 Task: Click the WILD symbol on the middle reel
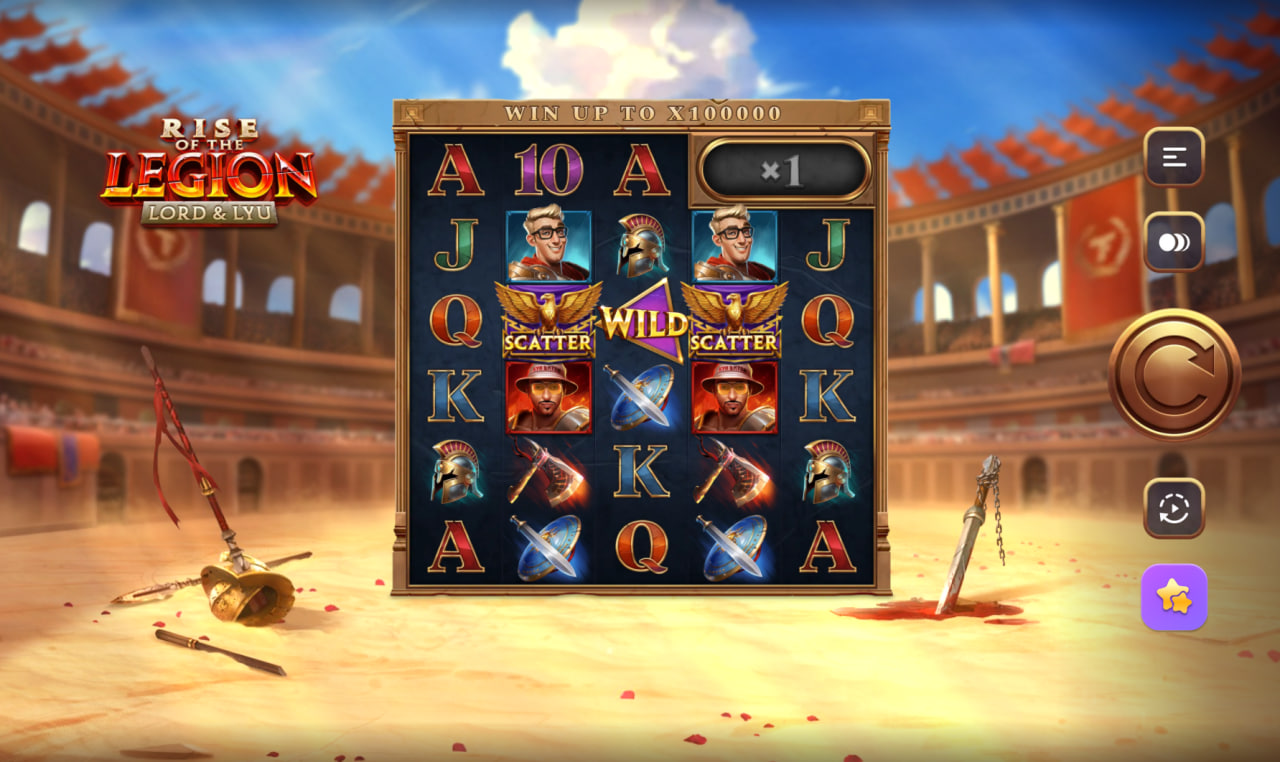640,322
